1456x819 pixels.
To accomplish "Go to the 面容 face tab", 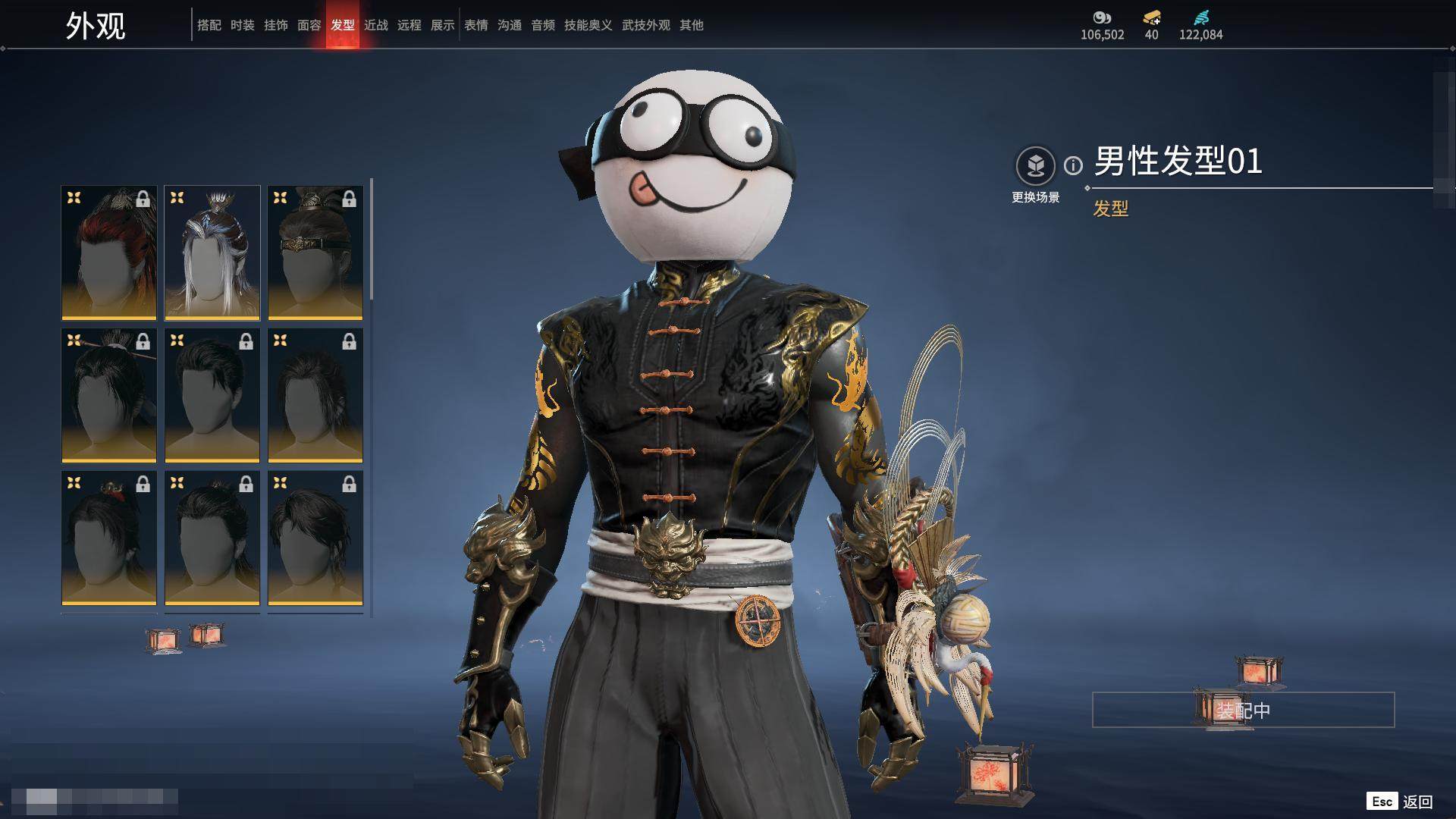I will 309,25.
